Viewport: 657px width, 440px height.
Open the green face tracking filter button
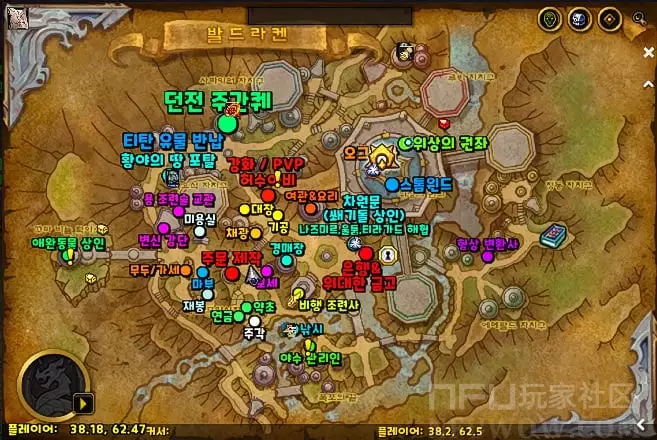coord(549,18)
